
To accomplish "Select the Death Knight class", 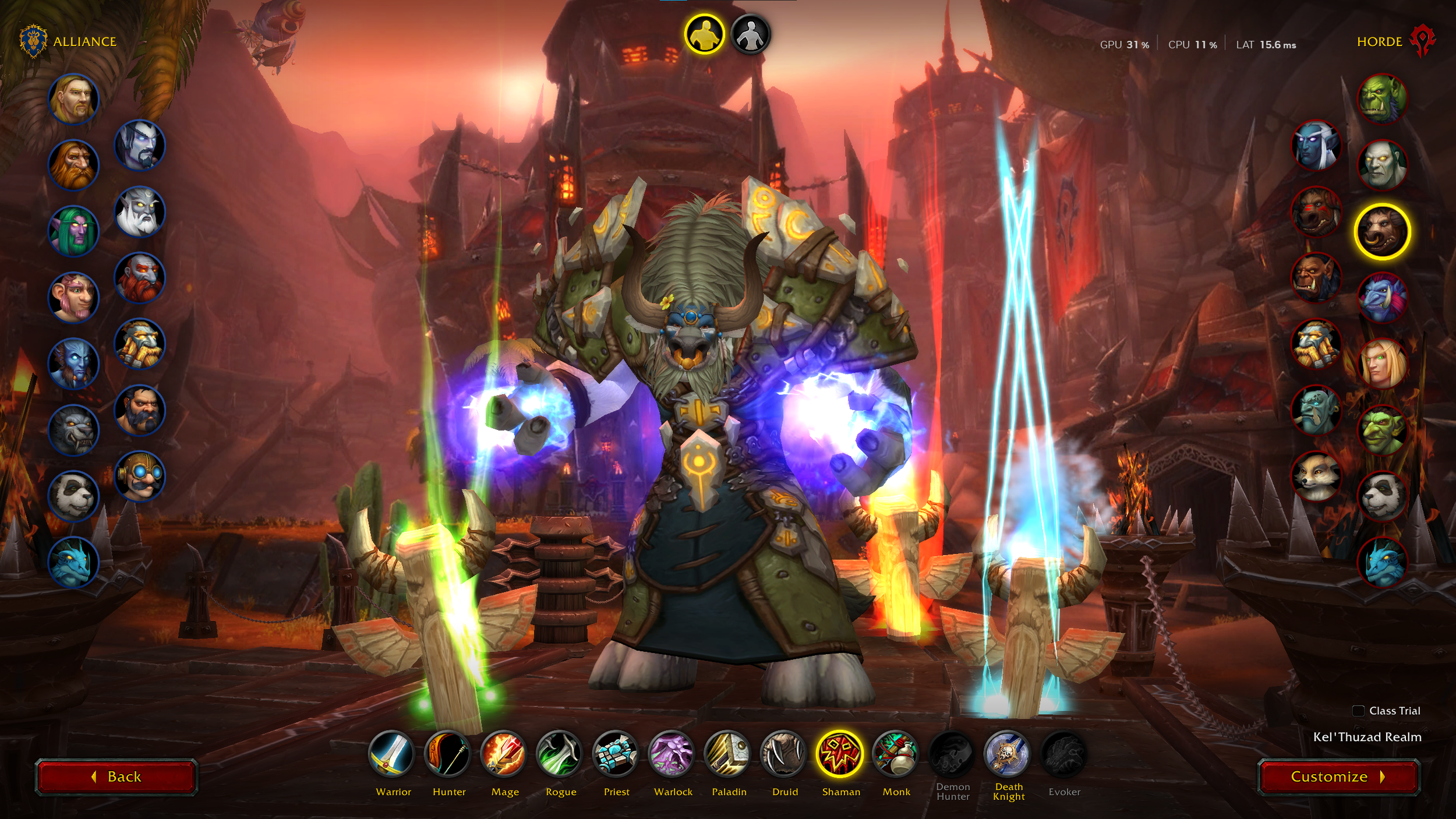I will 1007,754.
